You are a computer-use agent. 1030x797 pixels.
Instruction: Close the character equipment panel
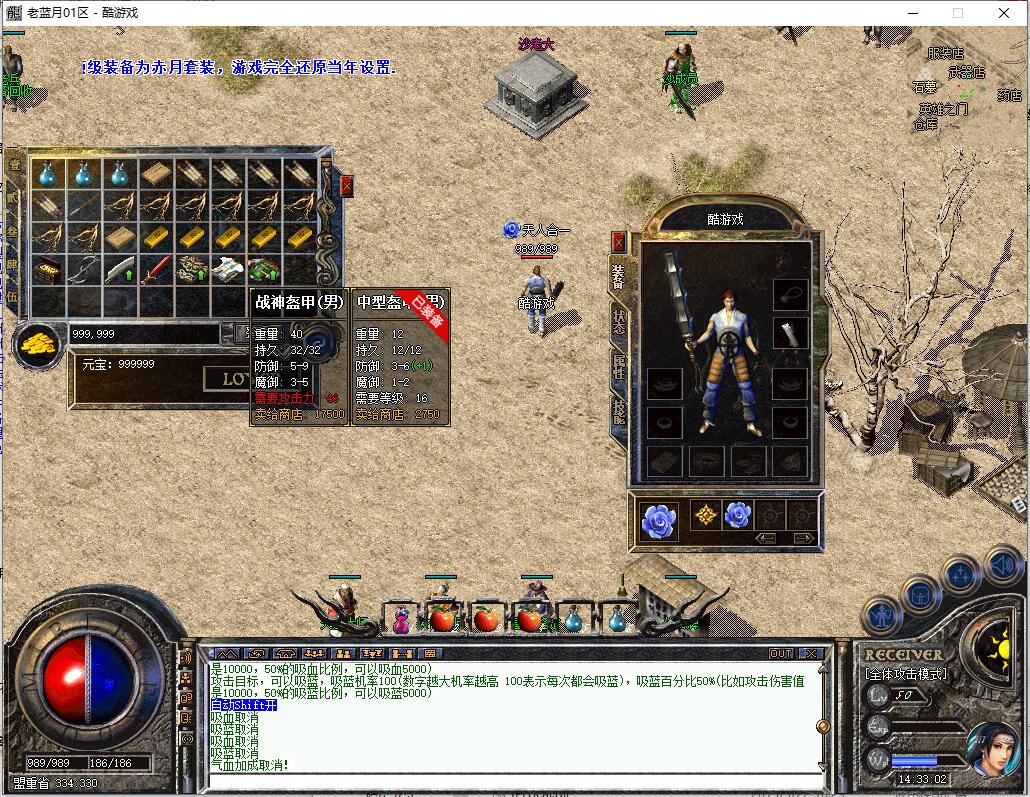pos(618,242)
